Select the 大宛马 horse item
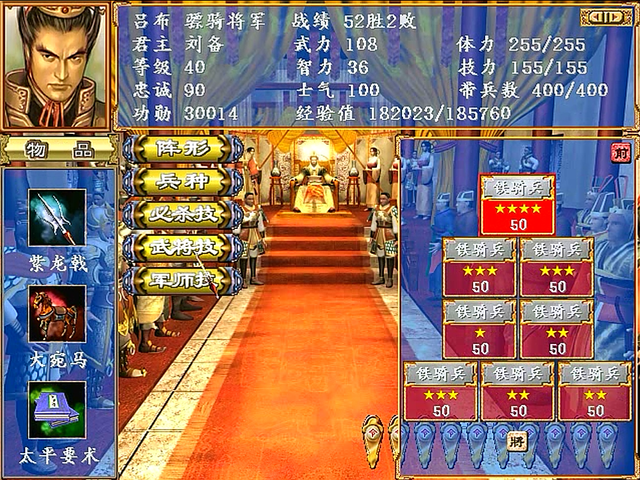The height and width of the screenshot is (480, 640). pyautogui.click(x=56, y=313)
